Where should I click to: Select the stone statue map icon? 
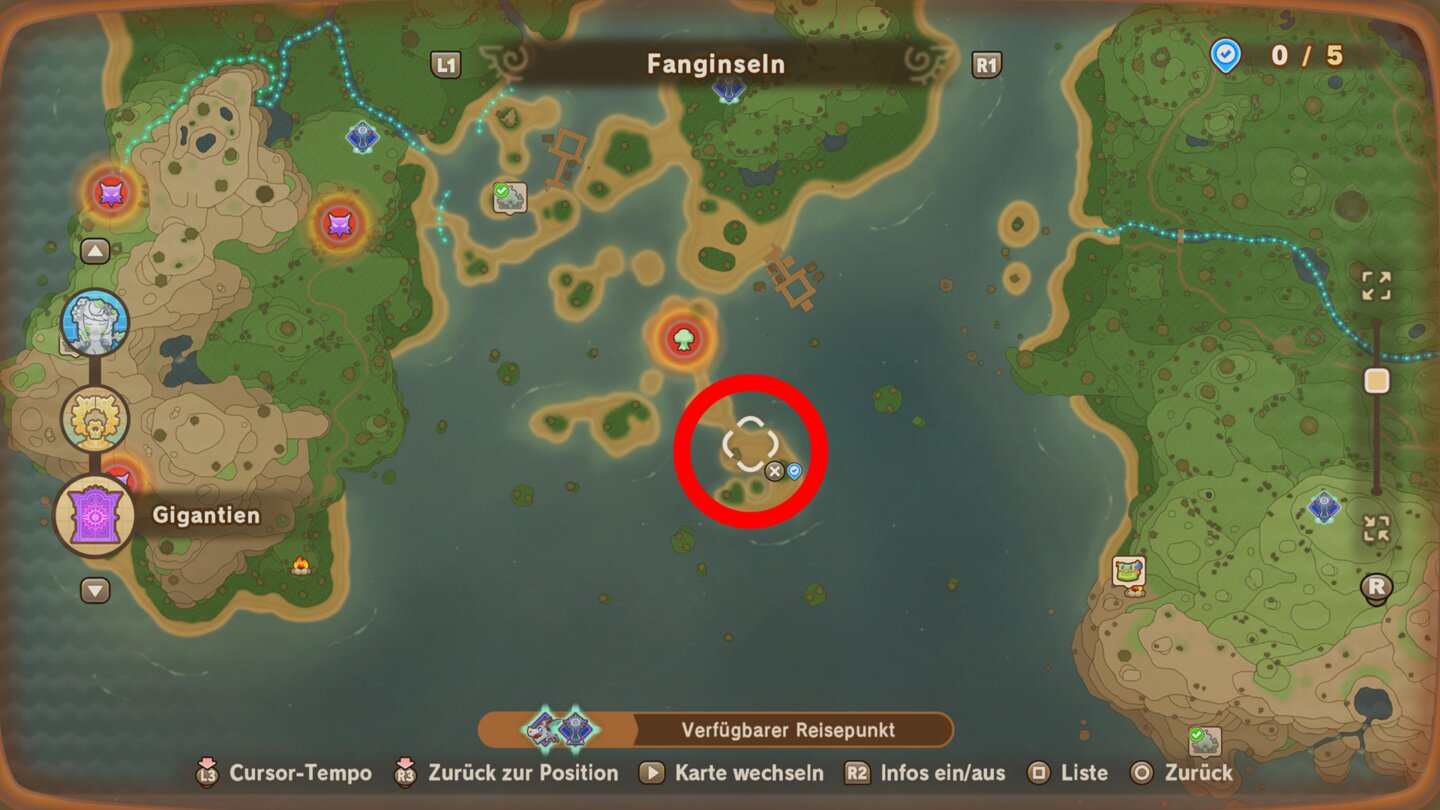pyautogui.click(x=95, y=323)
